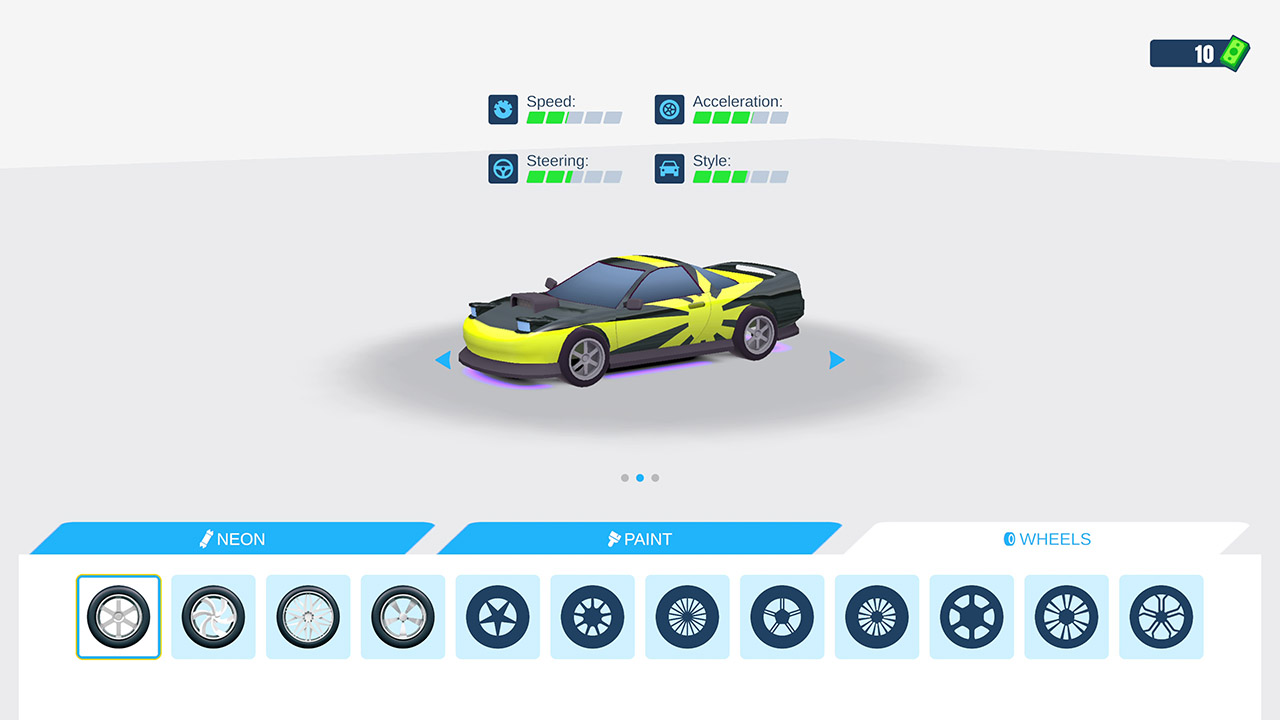Click the first carousel page dot
Viewport: 1280px width, 720px height.
point(624,478)
